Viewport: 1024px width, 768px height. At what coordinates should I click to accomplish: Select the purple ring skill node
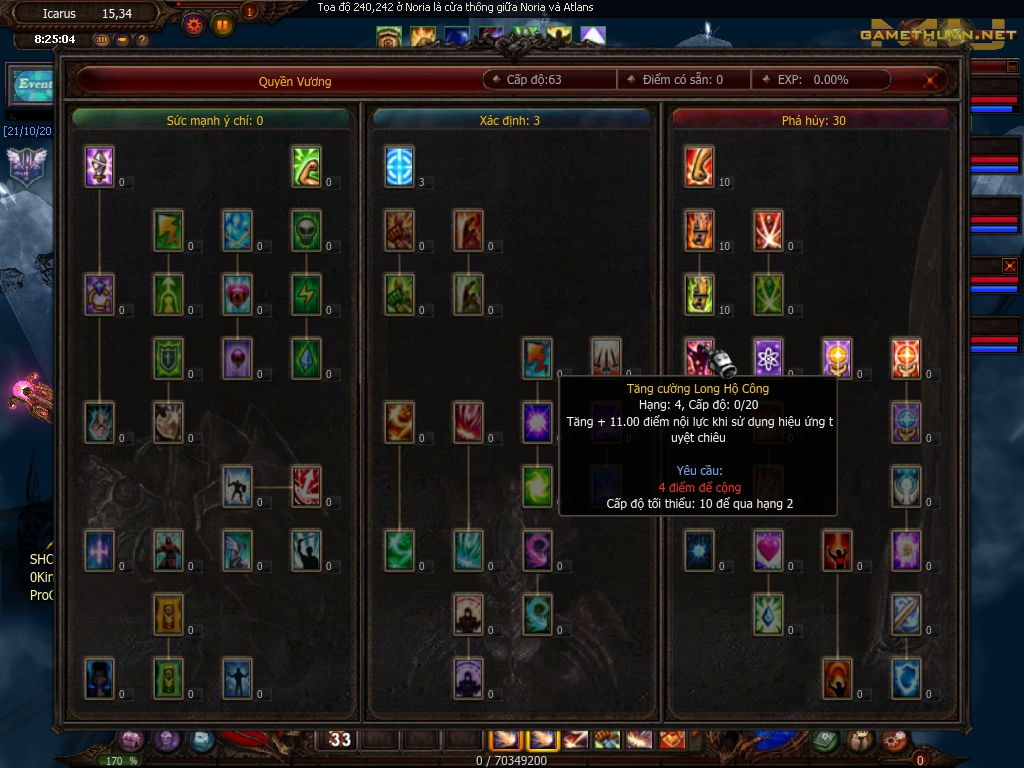(99, 294)
